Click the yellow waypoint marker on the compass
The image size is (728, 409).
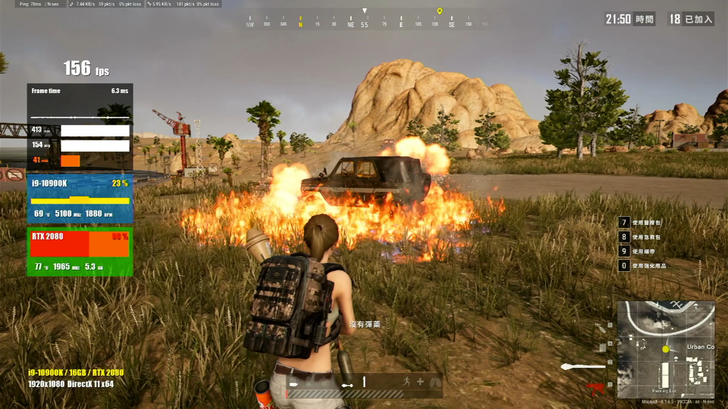pyautogui.click(x=439, y=12)
